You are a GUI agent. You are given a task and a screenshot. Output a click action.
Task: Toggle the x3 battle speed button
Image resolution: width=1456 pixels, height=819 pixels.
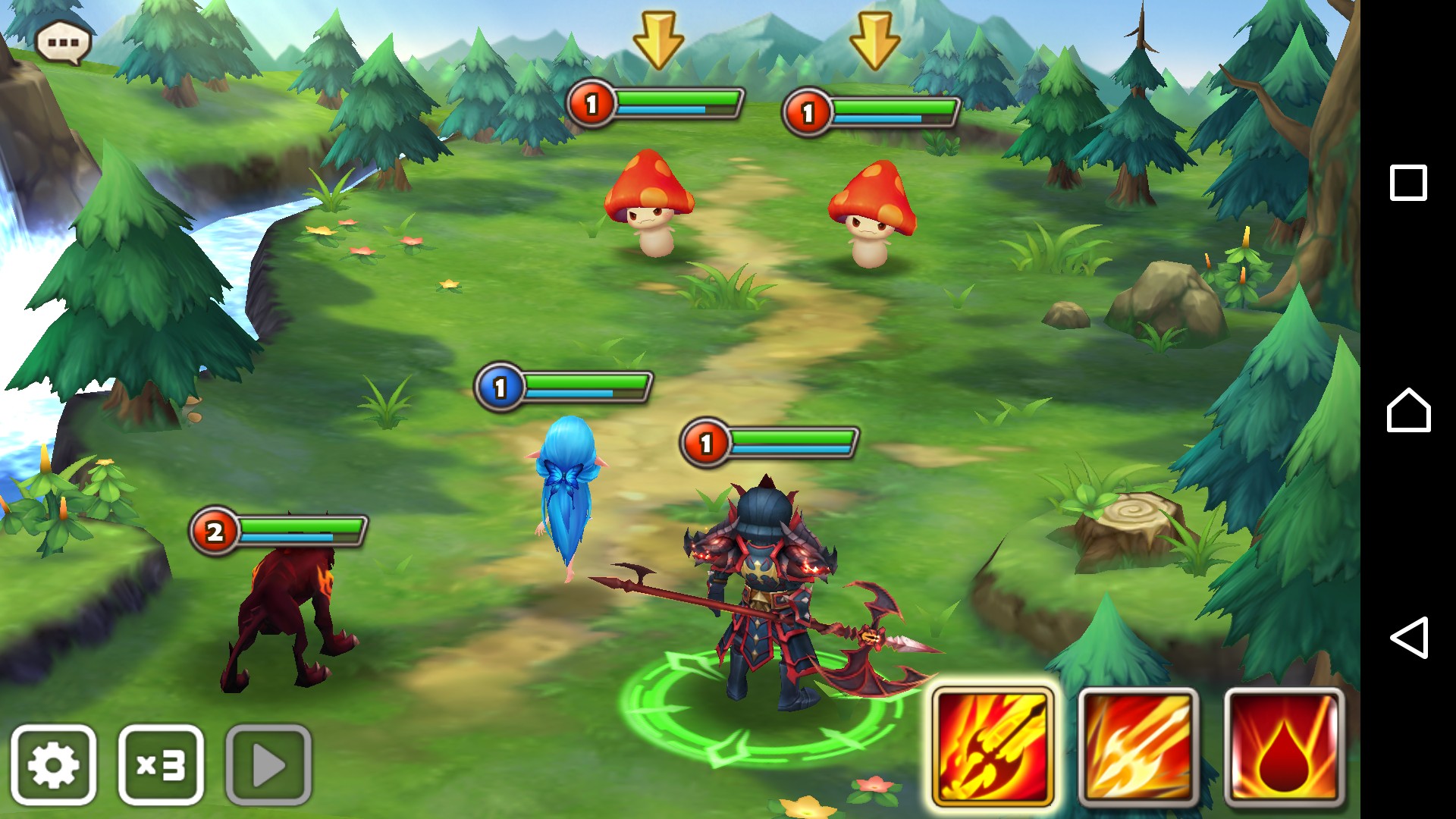161,764
